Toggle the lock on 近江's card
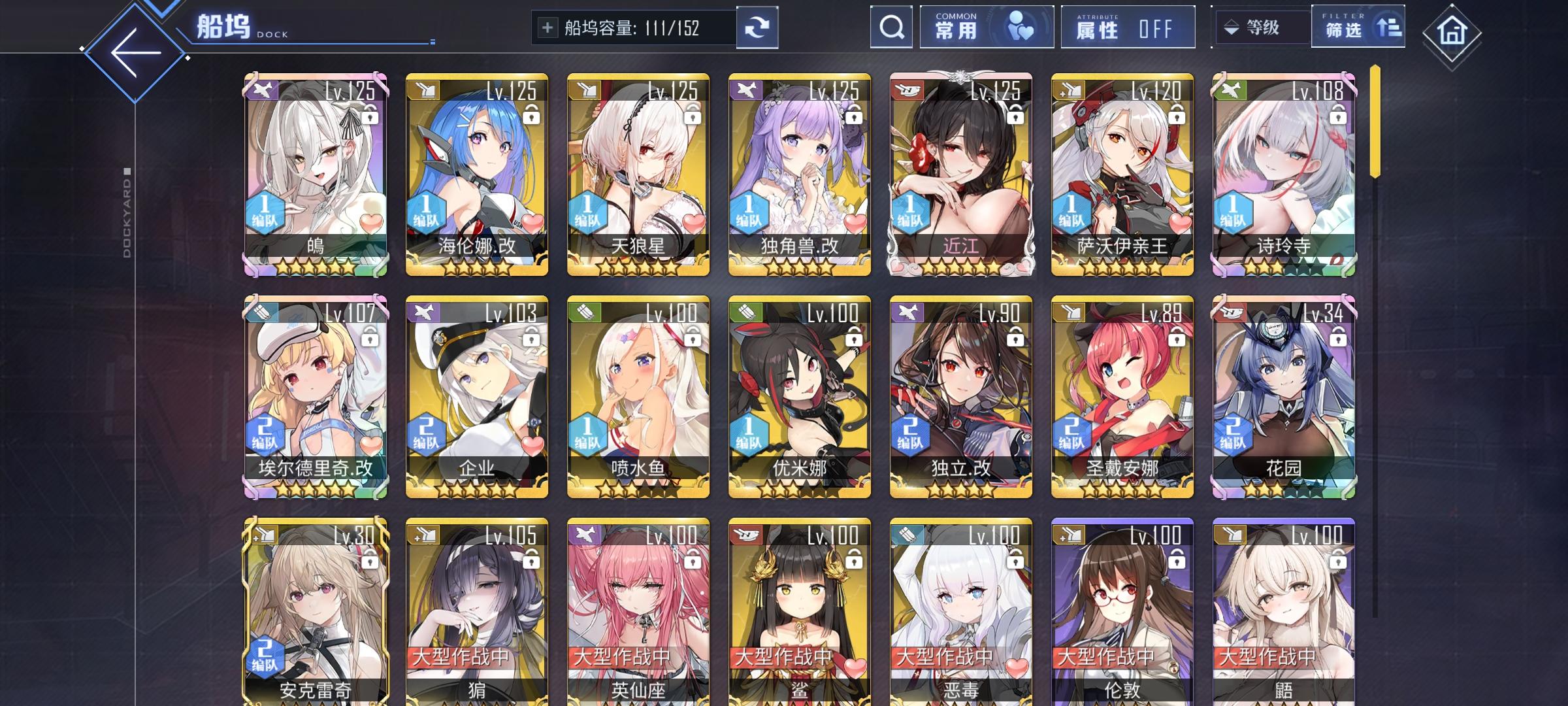The height and width of the screenshot is (706, 1568). (1015, 115)
